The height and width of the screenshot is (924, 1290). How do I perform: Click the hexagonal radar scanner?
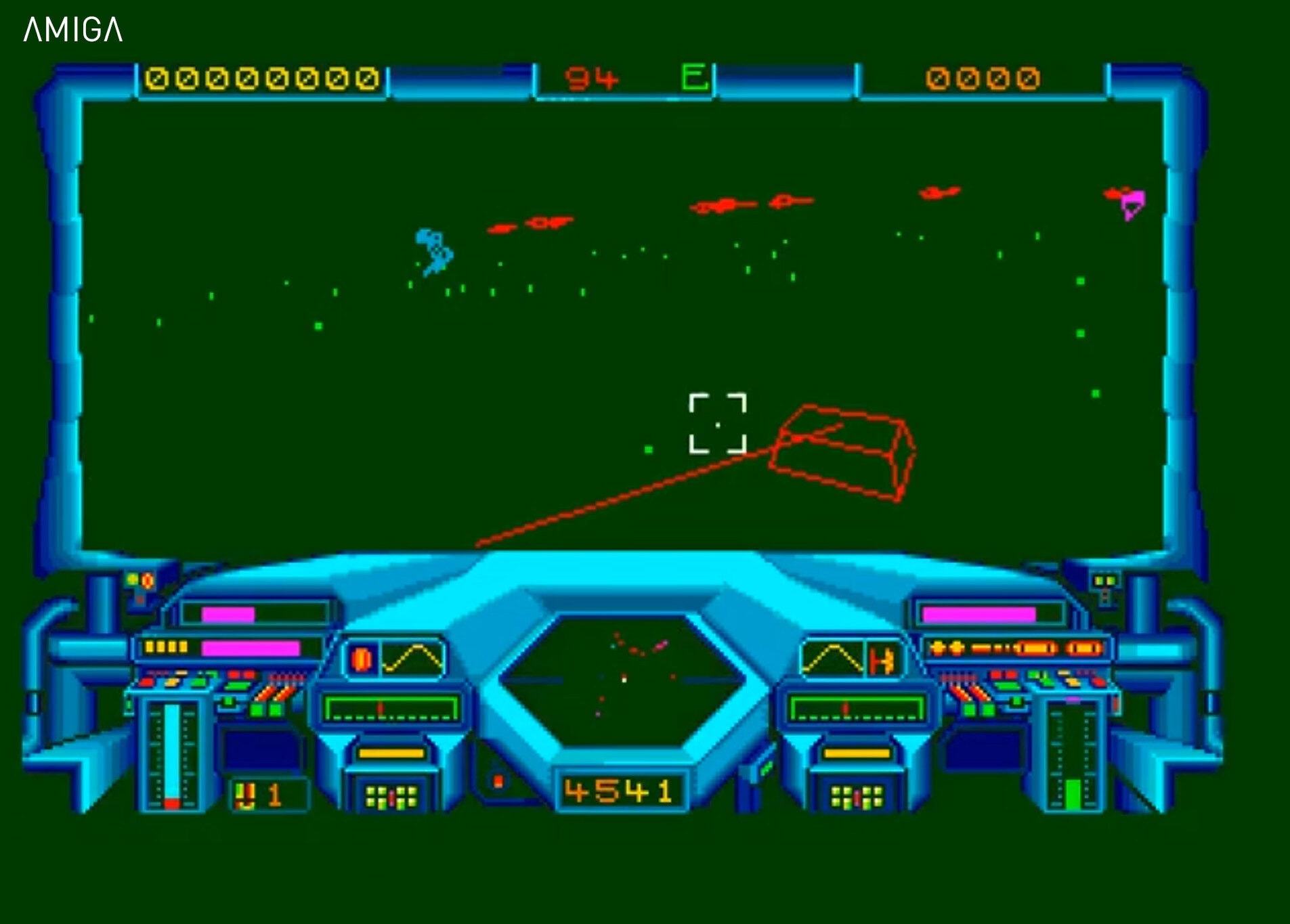[x=623, y=679]
